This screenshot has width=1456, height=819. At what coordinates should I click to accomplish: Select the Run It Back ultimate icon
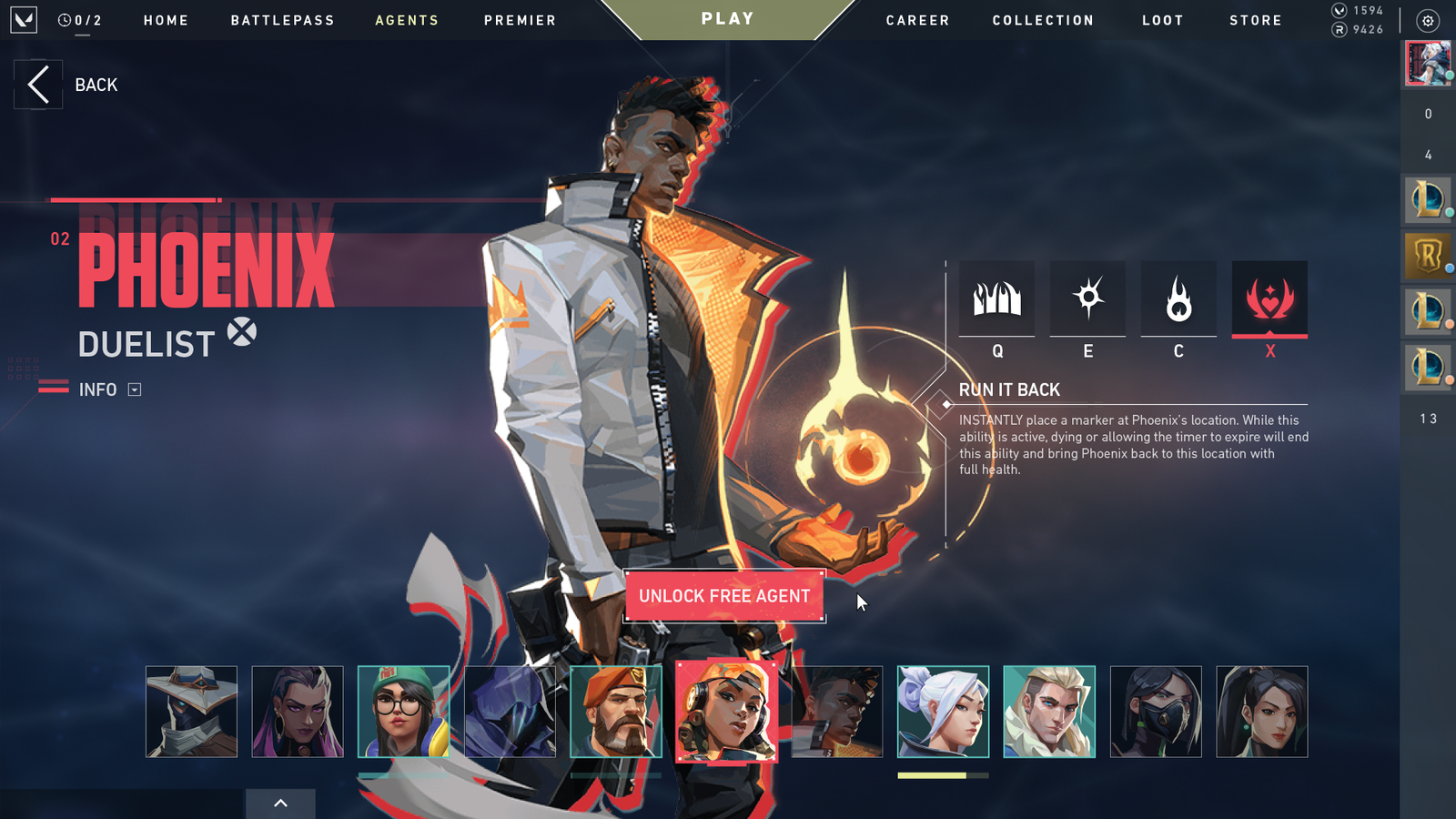(x=1269, y=300)
